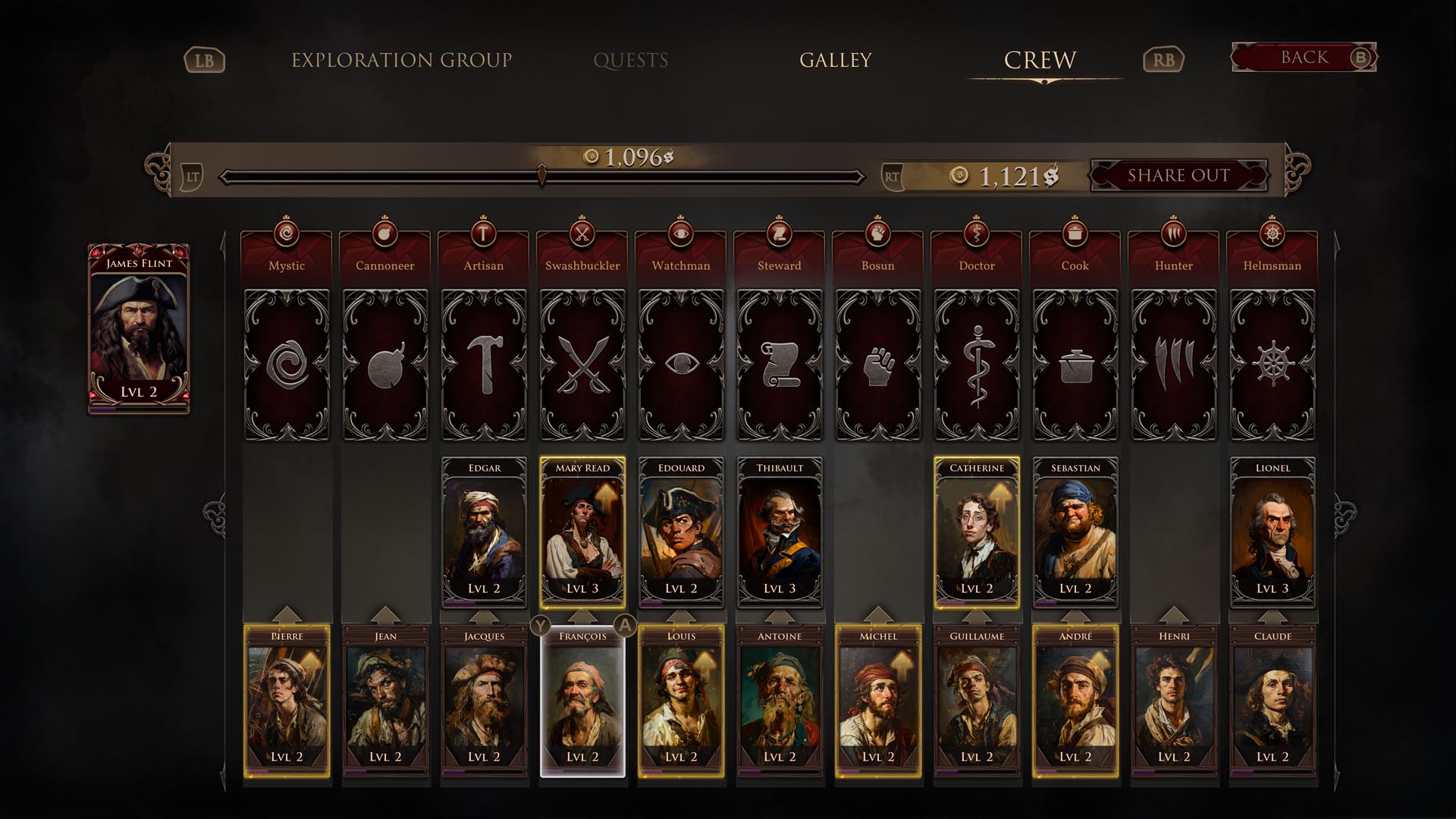
Task: Select Catherine the doctor's card
Action: tap(977, 532)
